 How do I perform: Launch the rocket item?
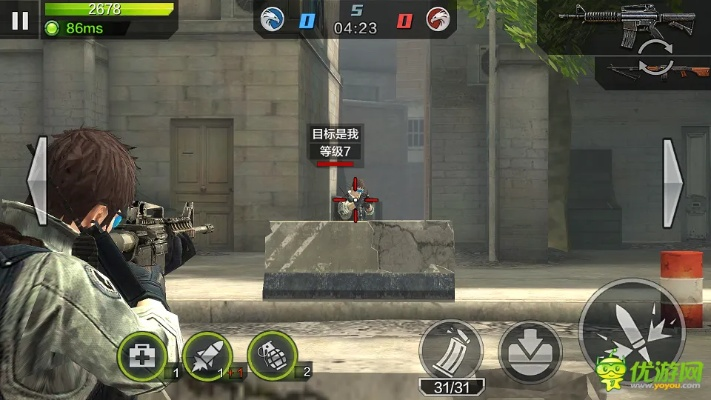[207, 355]
